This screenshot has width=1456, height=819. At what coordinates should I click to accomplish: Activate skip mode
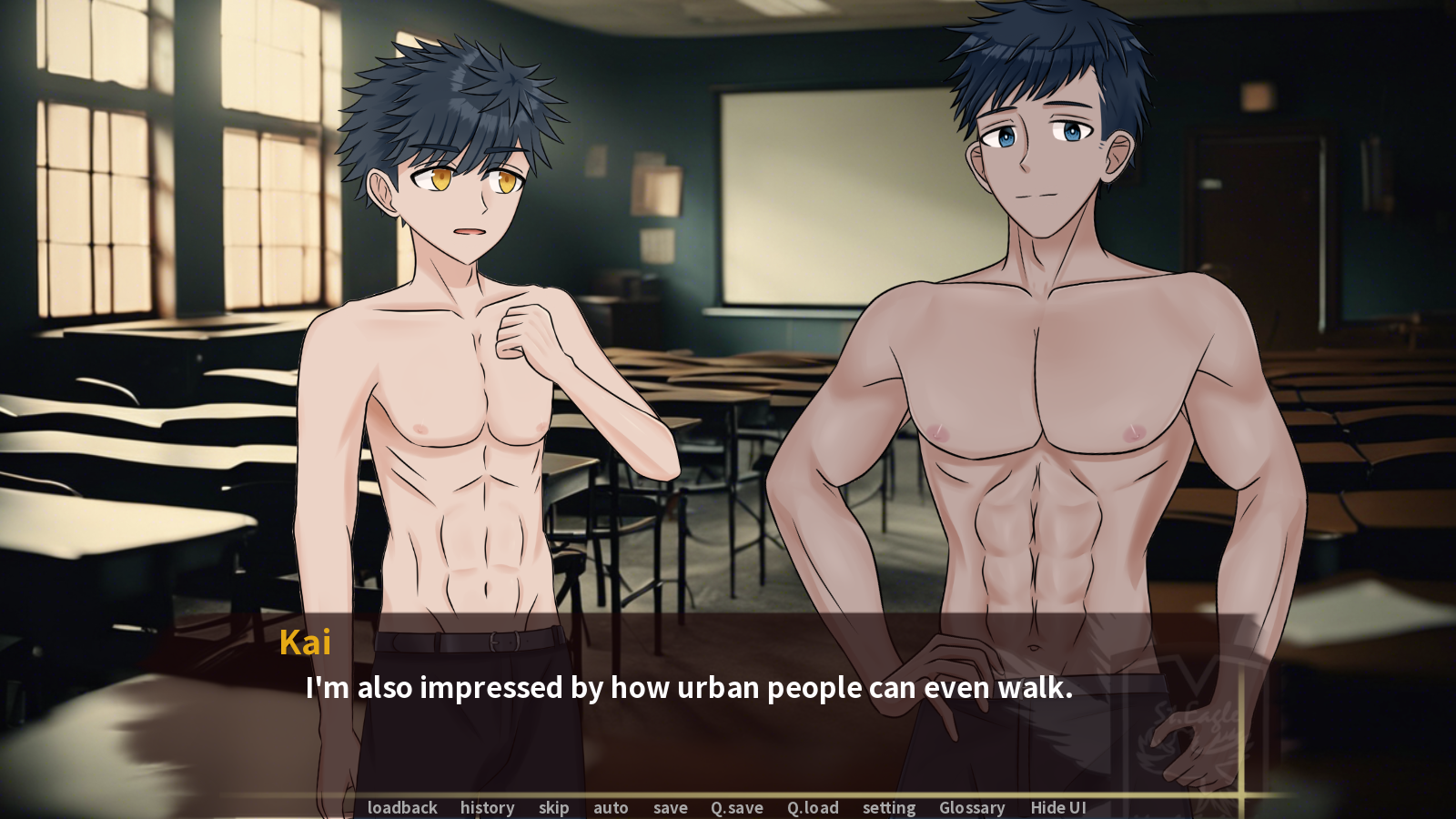553,807
